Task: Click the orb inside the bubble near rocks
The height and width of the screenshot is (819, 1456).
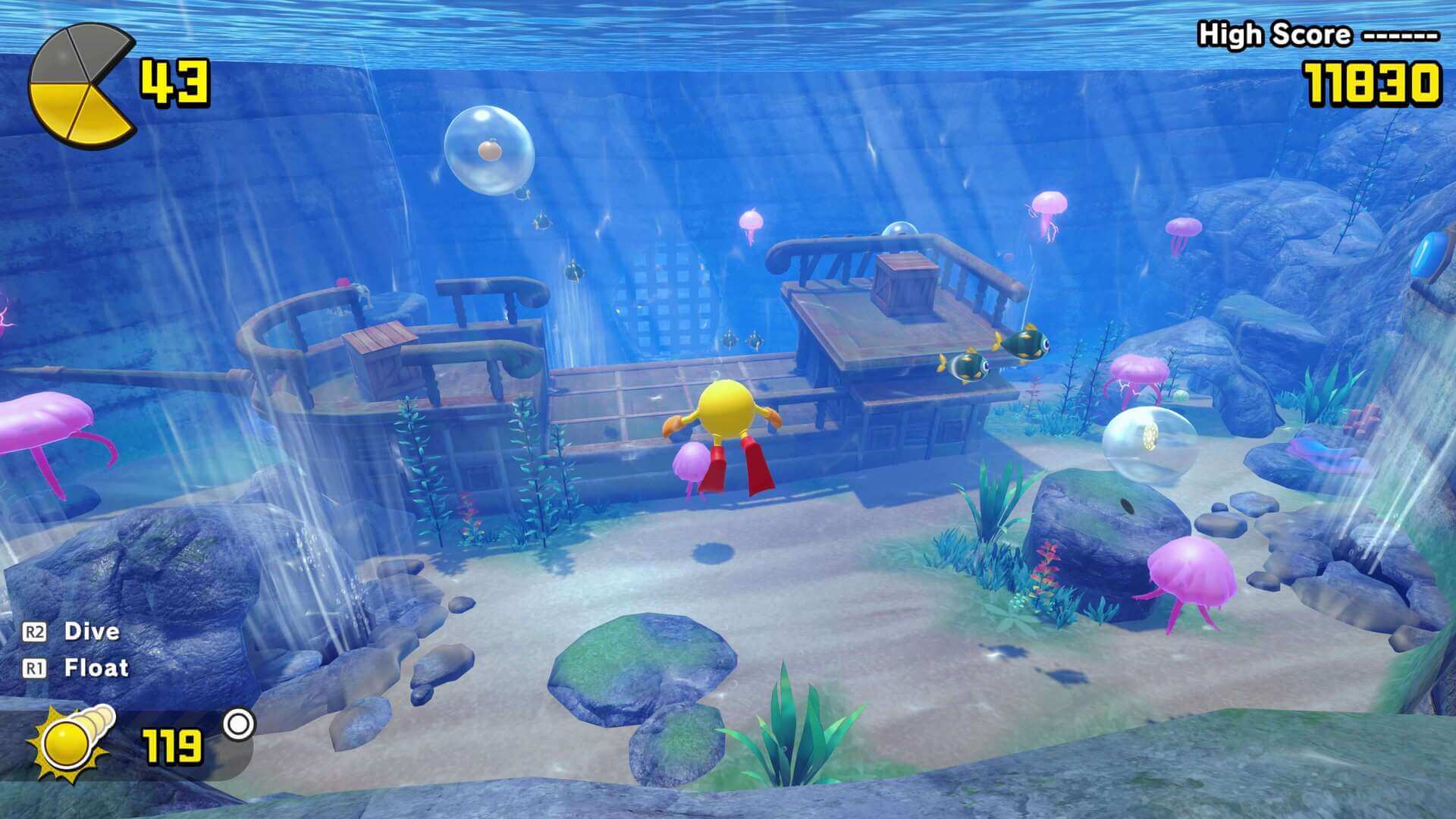Action: click(1150, 438)
